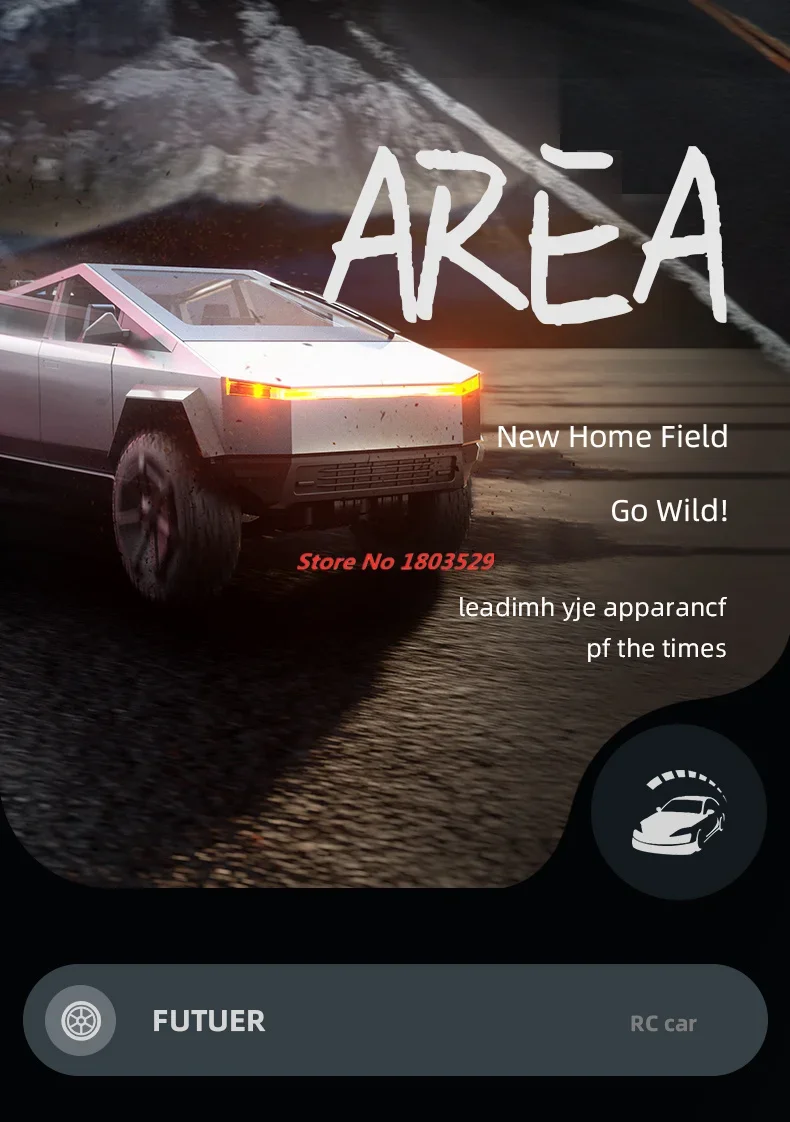Click the wheel icon beside FUTUER

tap(81, 1021)
